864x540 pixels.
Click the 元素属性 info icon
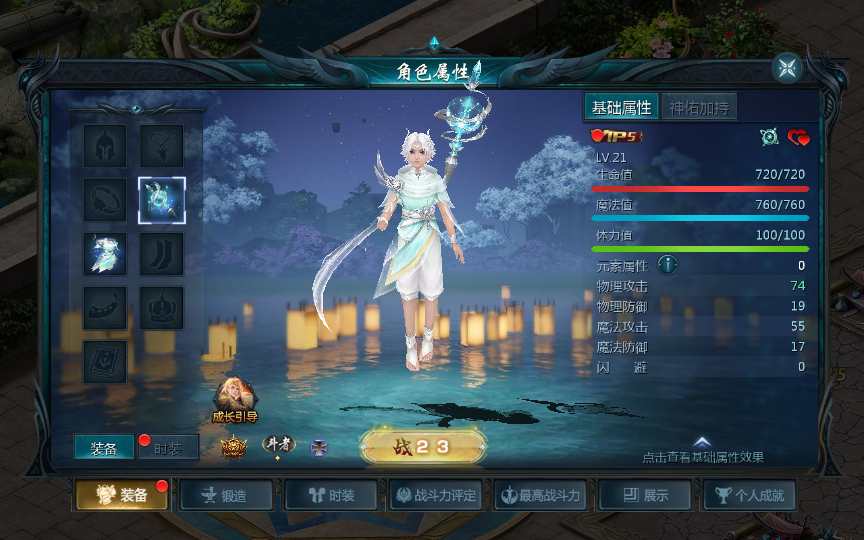point(667,265)
